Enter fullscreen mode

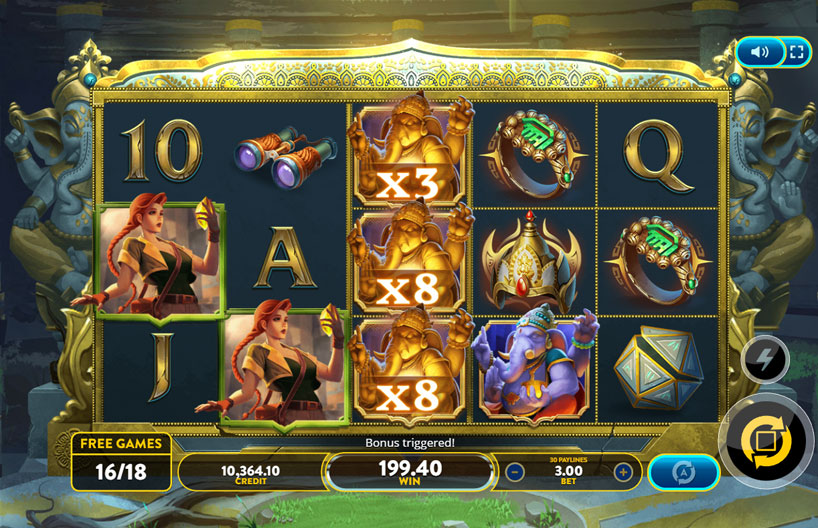796,52
